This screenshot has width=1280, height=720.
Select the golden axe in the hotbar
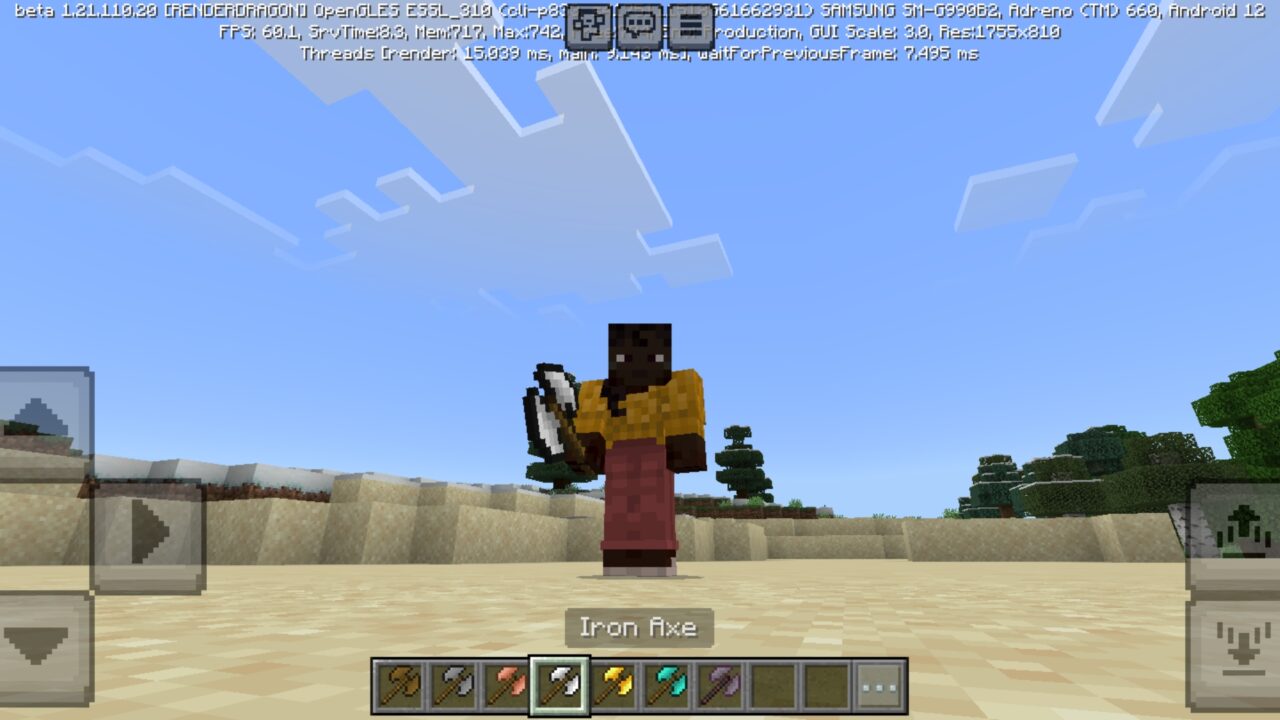point(614,686)
